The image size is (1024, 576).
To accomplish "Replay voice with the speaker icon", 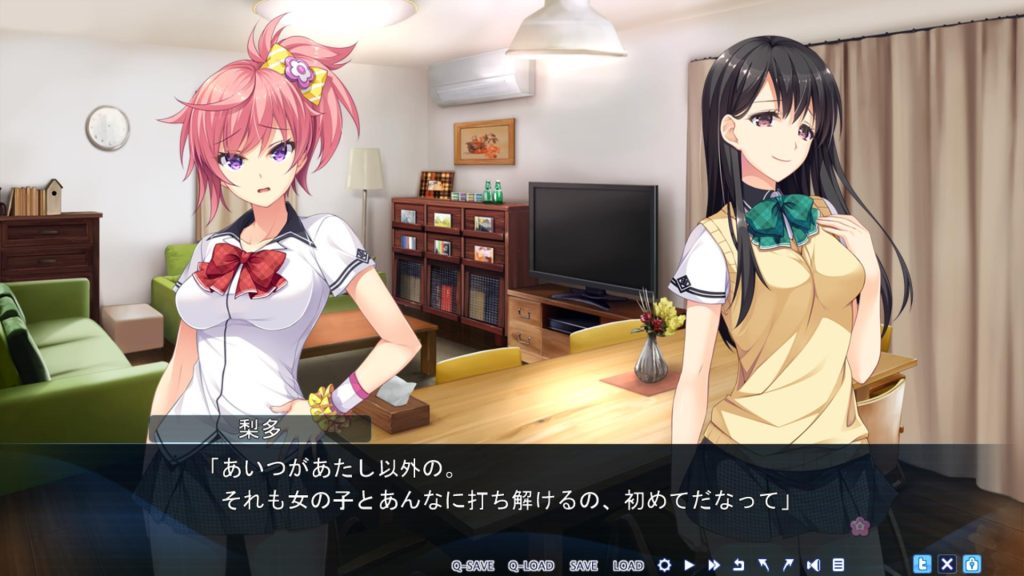I will pyautogui.click(x=814, y=565).
